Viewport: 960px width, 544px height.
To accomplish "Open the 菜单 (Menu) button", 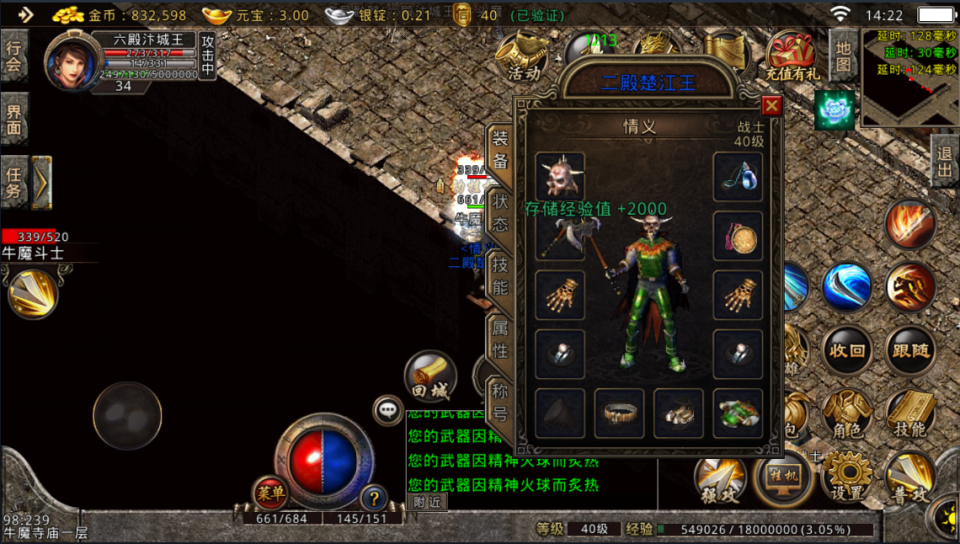I will pyautogui.click(x=270, y=493).
